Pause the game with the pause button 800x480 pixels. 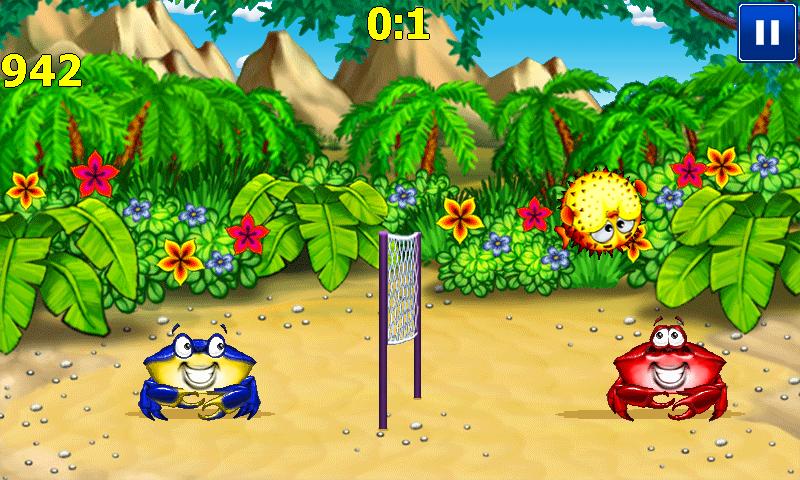click(x=767, y=31)
